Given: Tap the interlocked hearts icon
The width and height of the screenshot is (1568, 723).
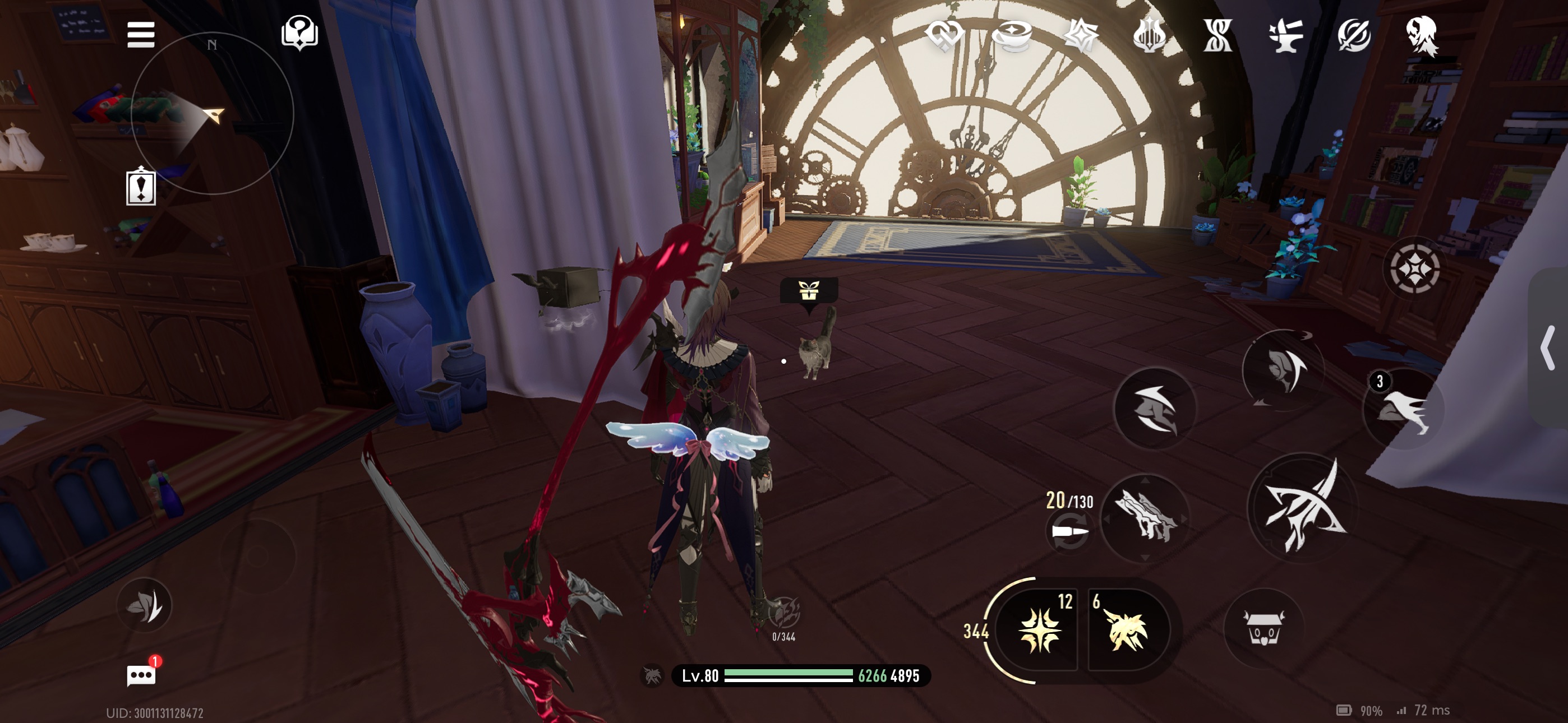Looking at the screenshot, I should tap(944, 35).
